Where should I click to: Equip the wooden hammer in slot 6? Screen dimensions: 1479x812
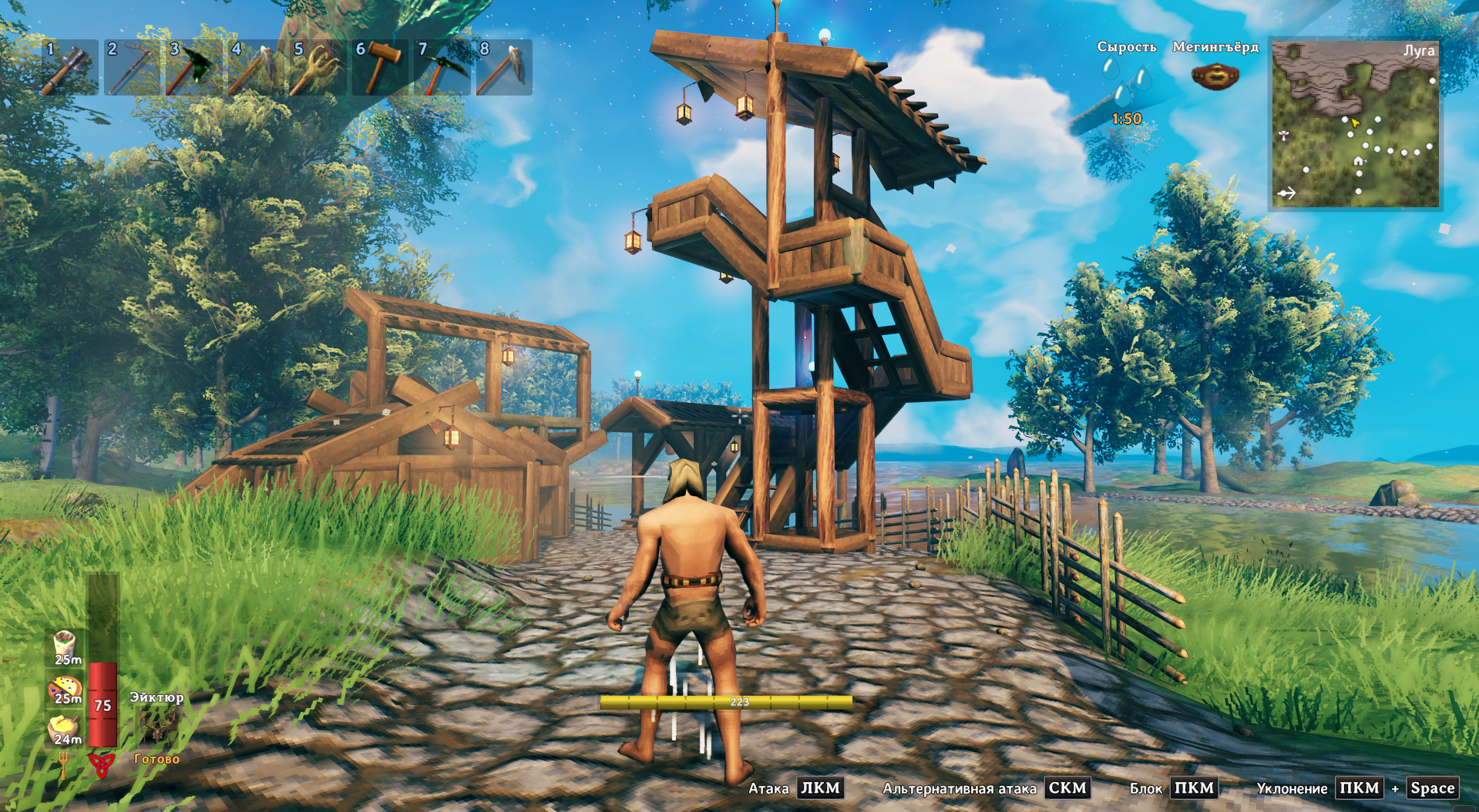point(380,68)
